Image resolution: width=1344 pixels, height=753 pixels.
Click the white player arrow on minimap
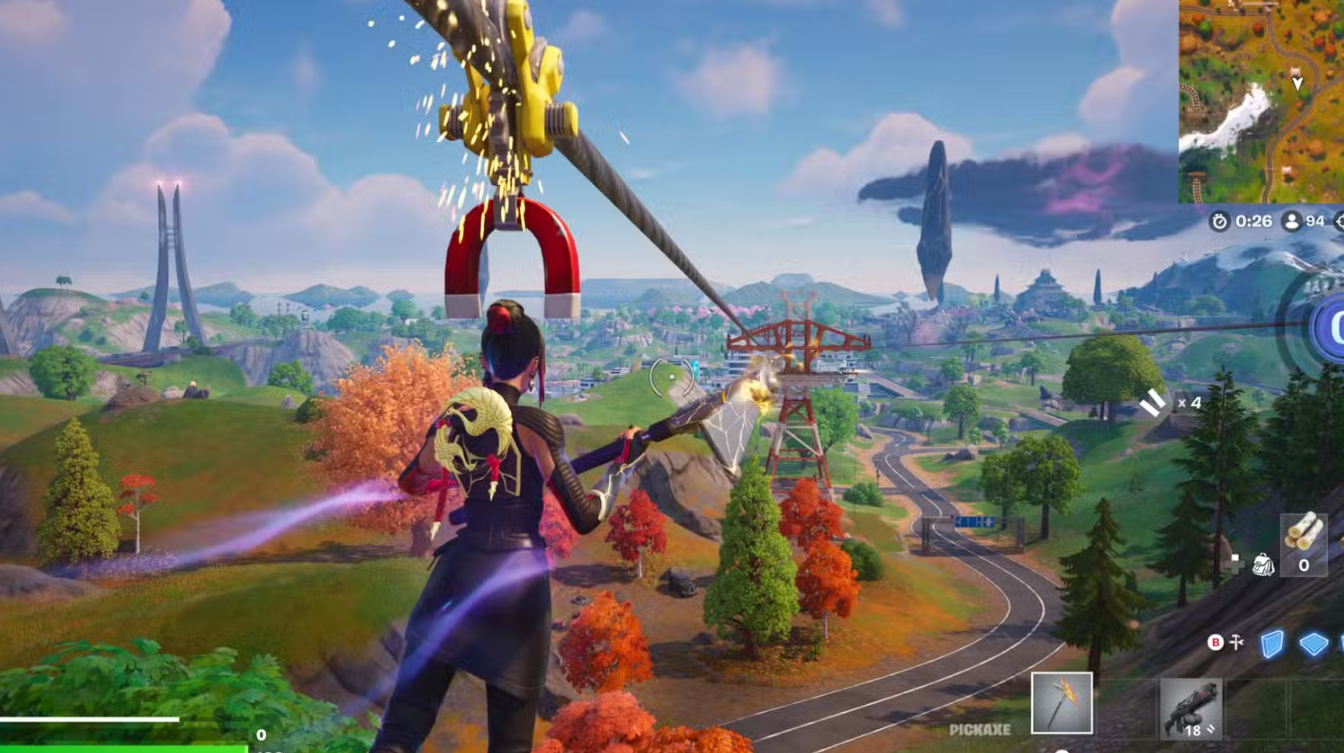pyautogui.click(x=1297, y=82)
